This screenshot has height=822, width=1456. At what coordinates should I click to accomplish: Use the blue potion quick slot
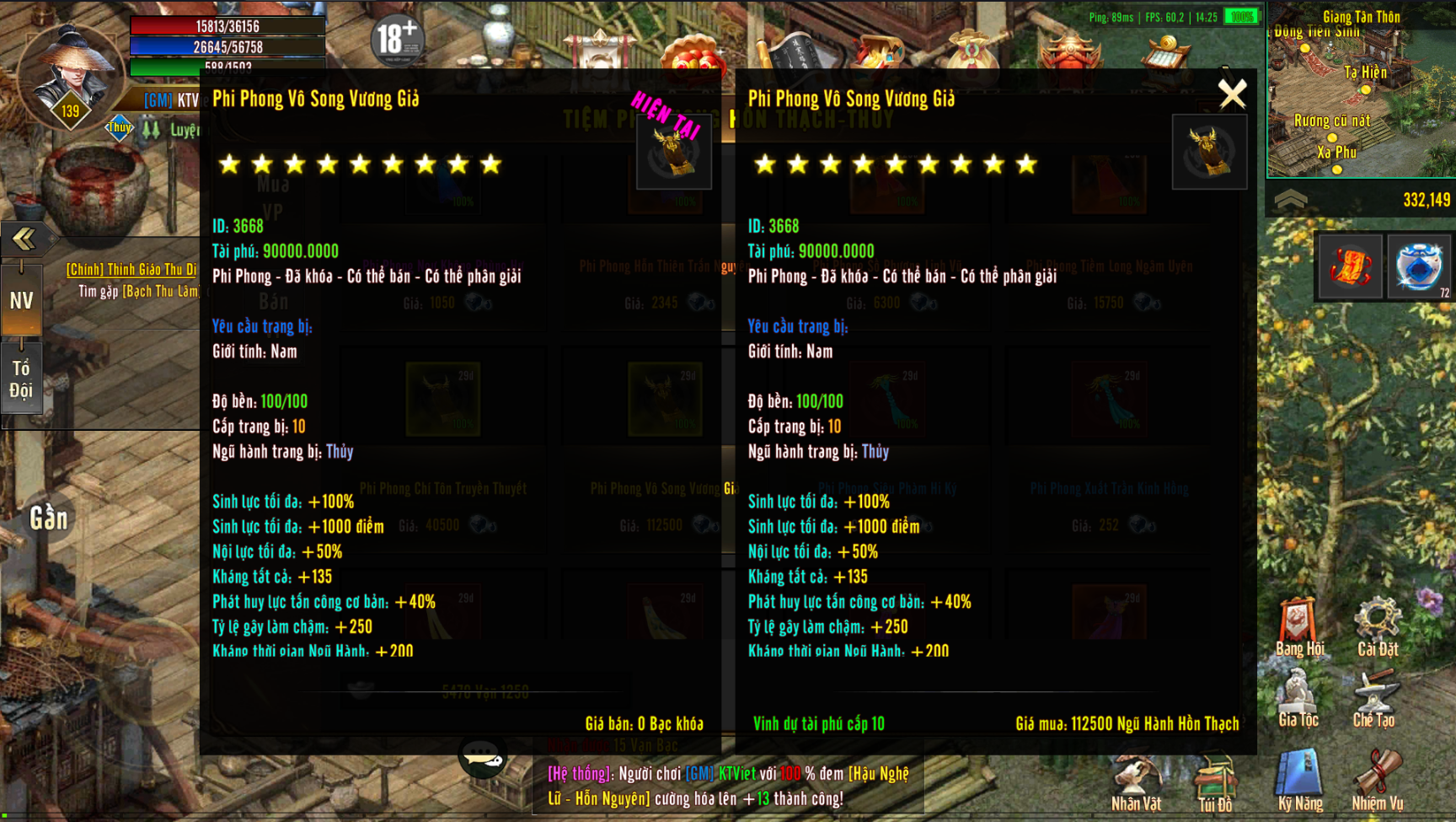coord(1421,267)
